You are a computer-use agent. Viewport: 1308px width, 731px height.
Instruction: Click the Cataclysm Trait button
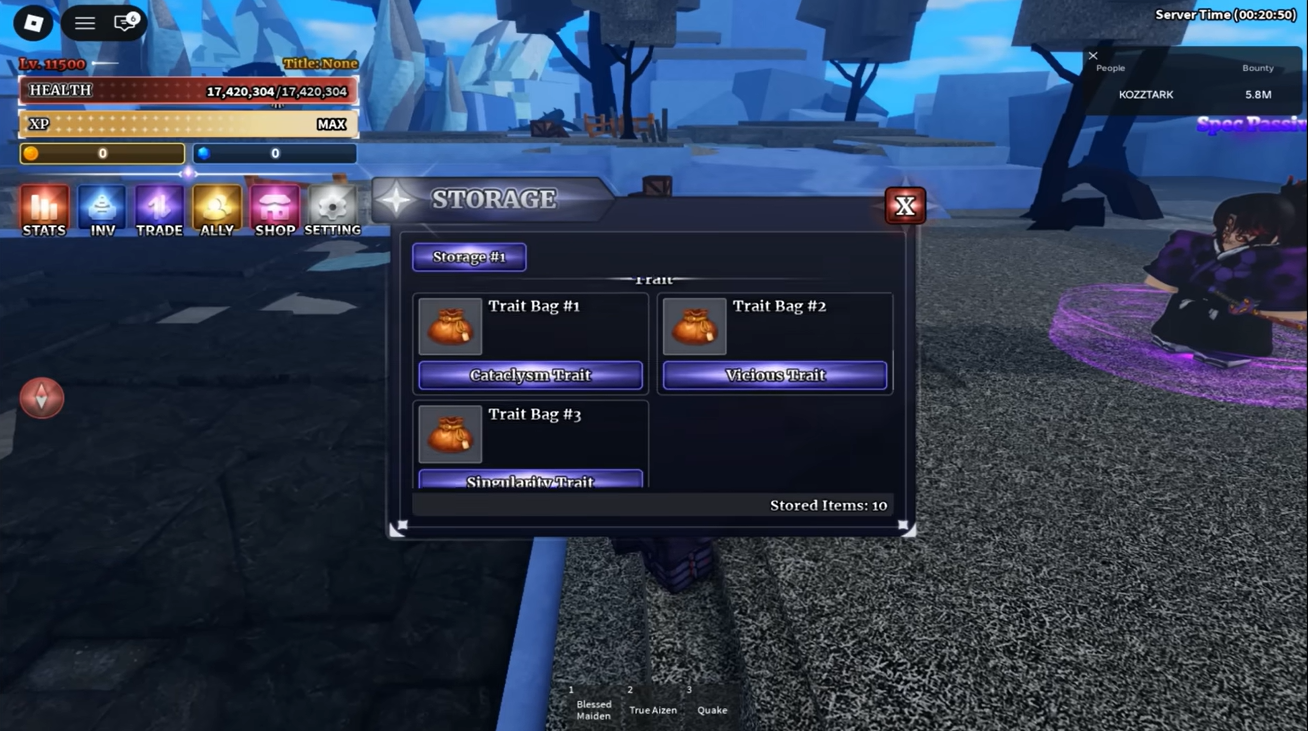[530, 375]
